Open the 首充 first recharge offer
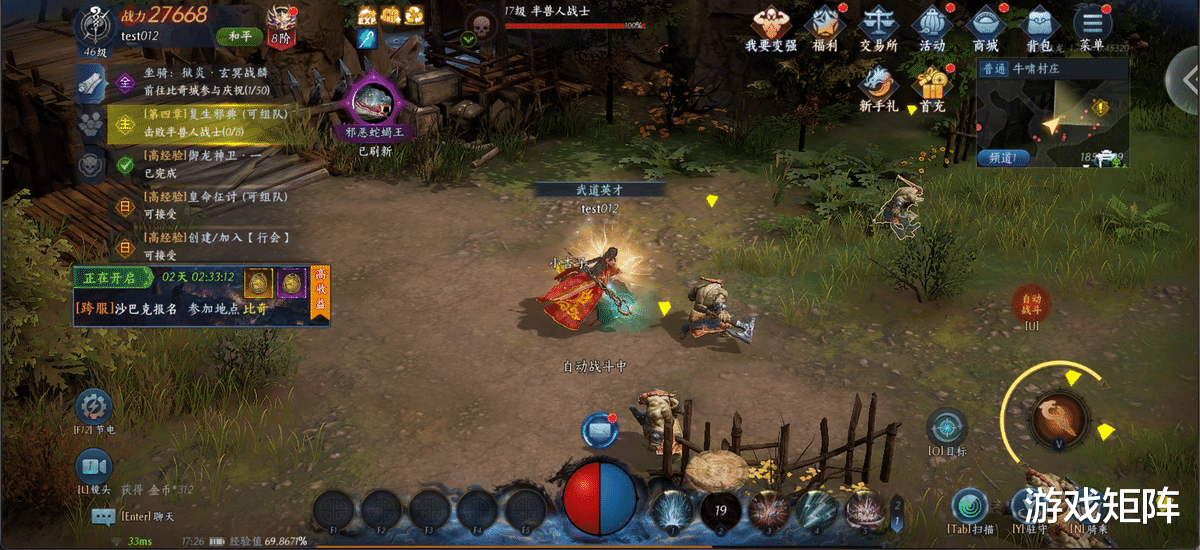 pos(932,84)
